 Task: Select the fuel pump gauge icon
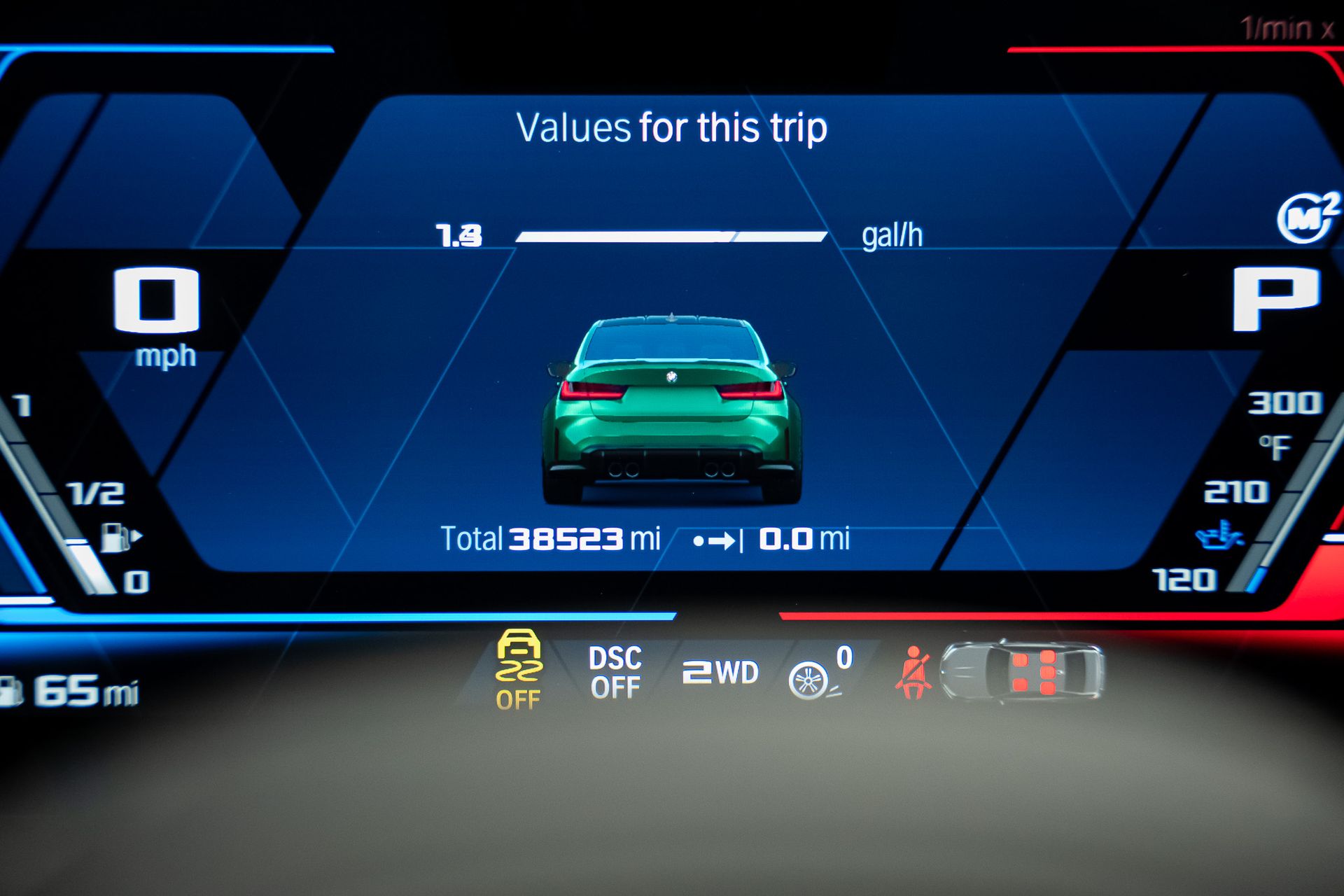(119, 538)
